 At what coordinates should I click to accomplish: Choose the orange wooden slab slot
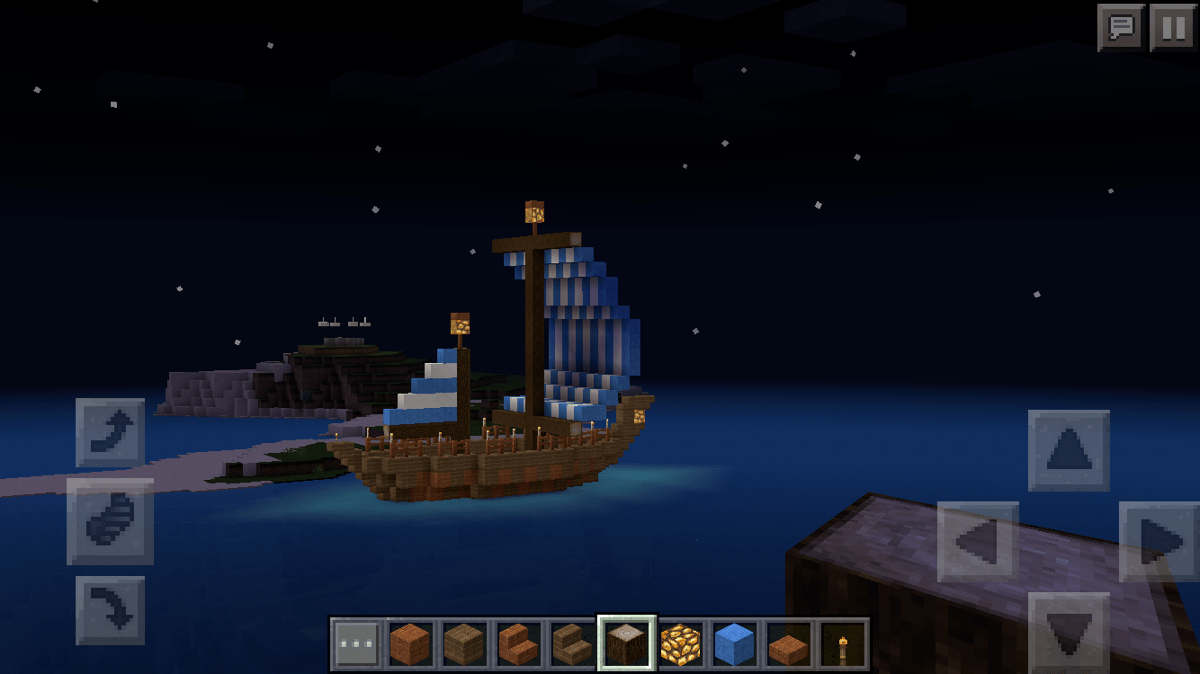click(x=789, y=643)
